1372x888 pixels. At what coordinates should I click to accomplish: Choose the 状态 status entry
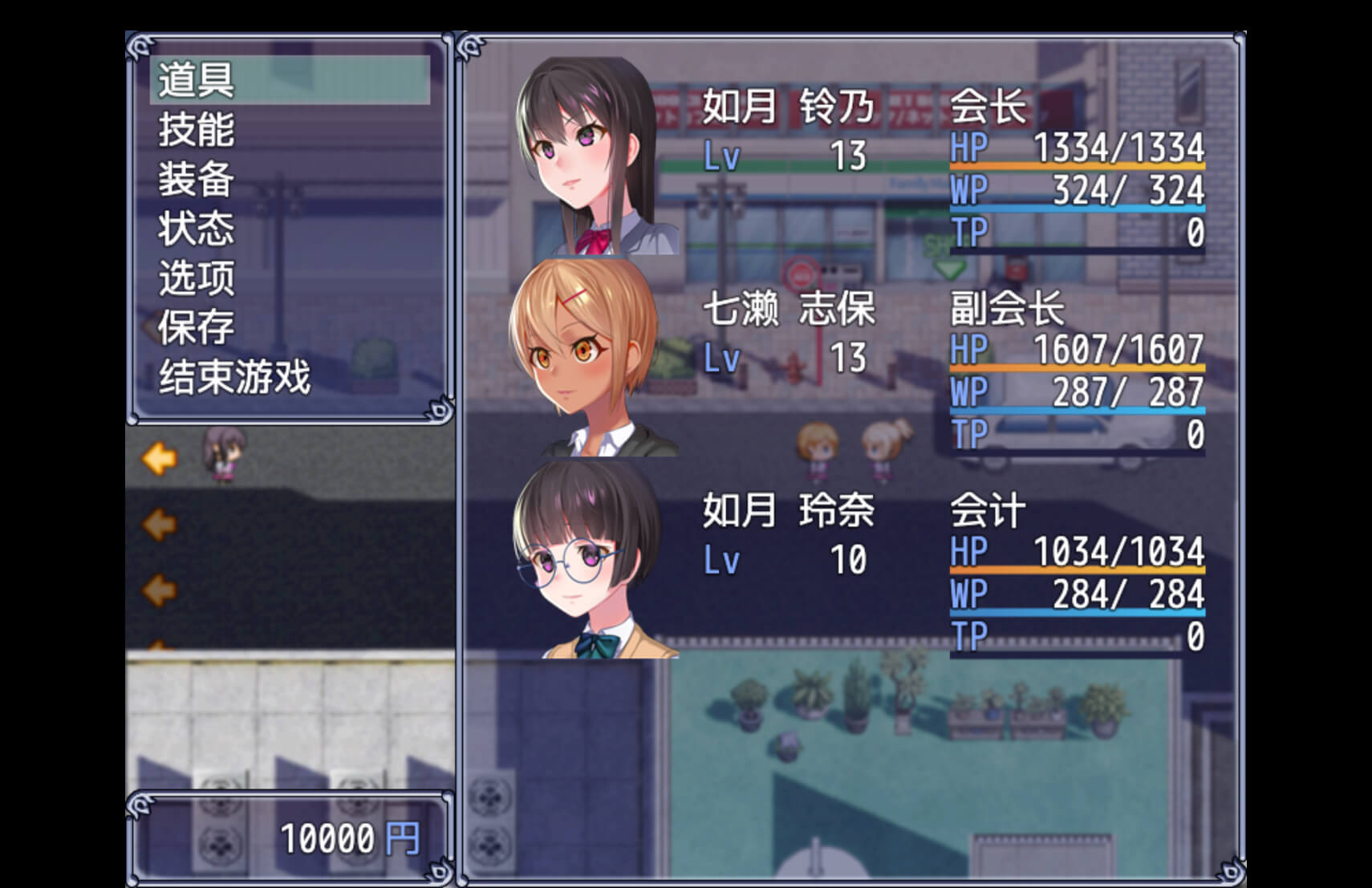pos(197,229)
